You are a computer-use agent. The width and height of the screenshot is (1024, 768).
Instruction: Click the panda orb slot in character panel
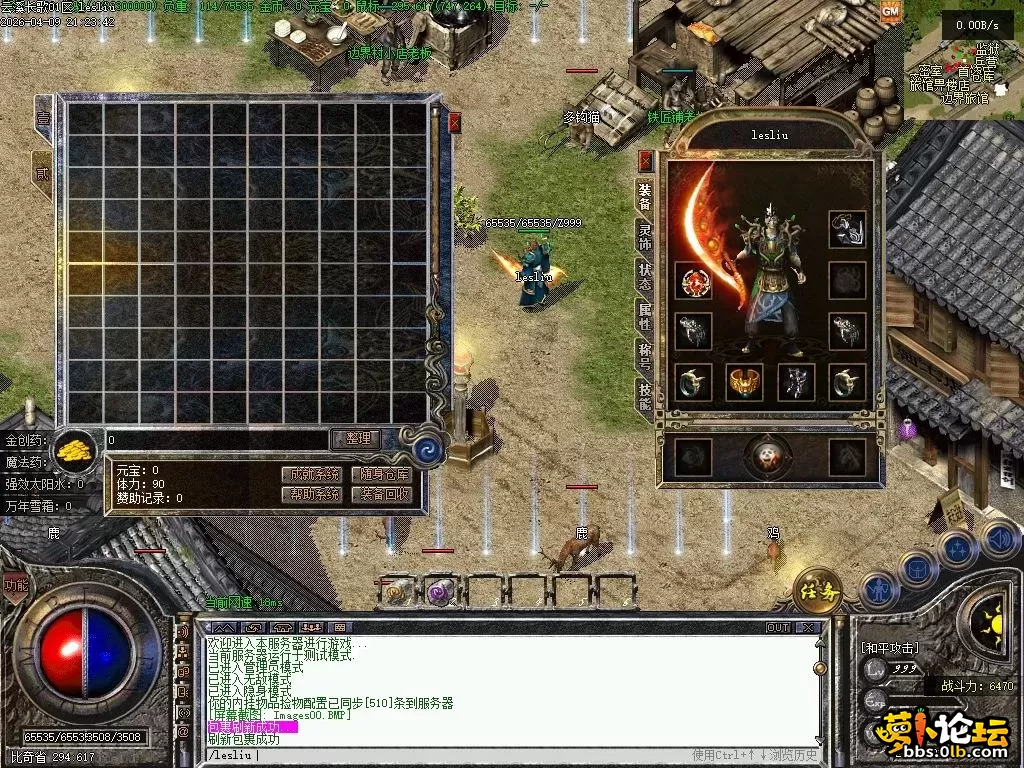(768, 456)
